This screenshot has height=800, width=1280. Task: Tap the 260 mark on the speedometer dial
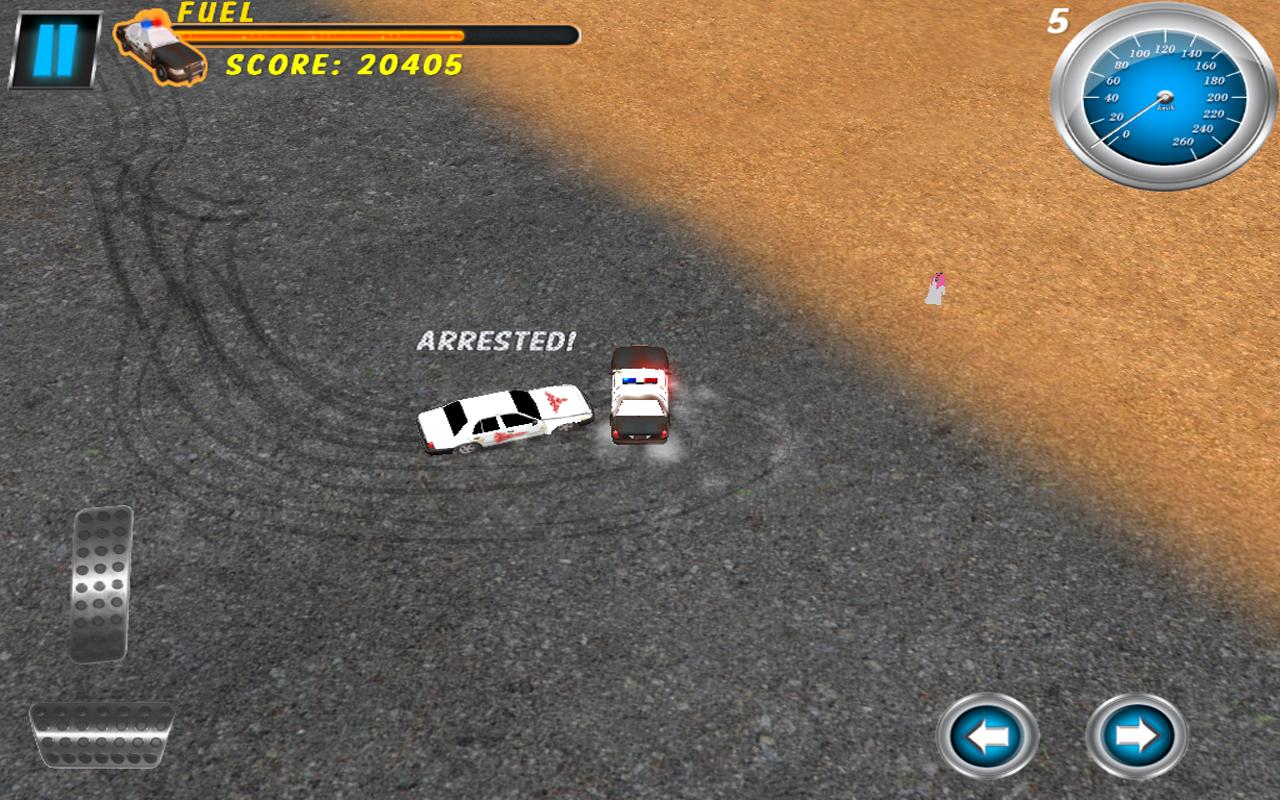click(x=1184, y=140)
